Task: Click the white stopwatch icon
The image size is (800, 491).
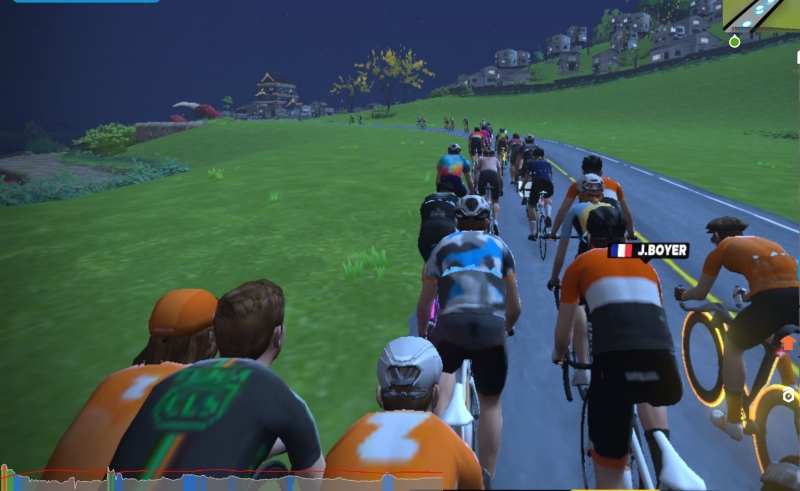Action: click(788, 396)
